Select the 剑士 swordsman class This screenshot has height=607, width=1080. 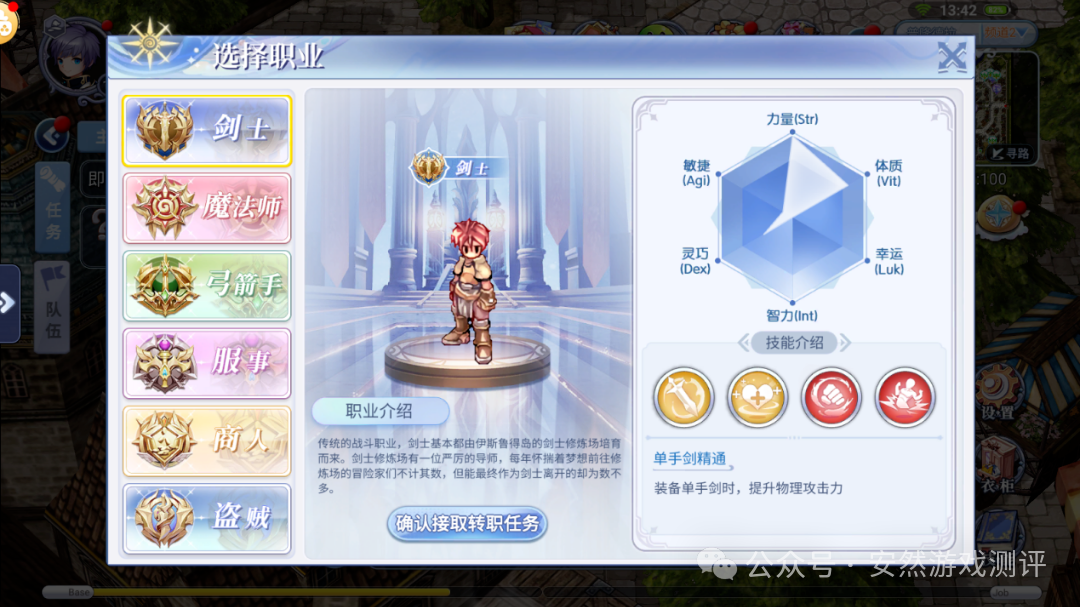[207, 130]
